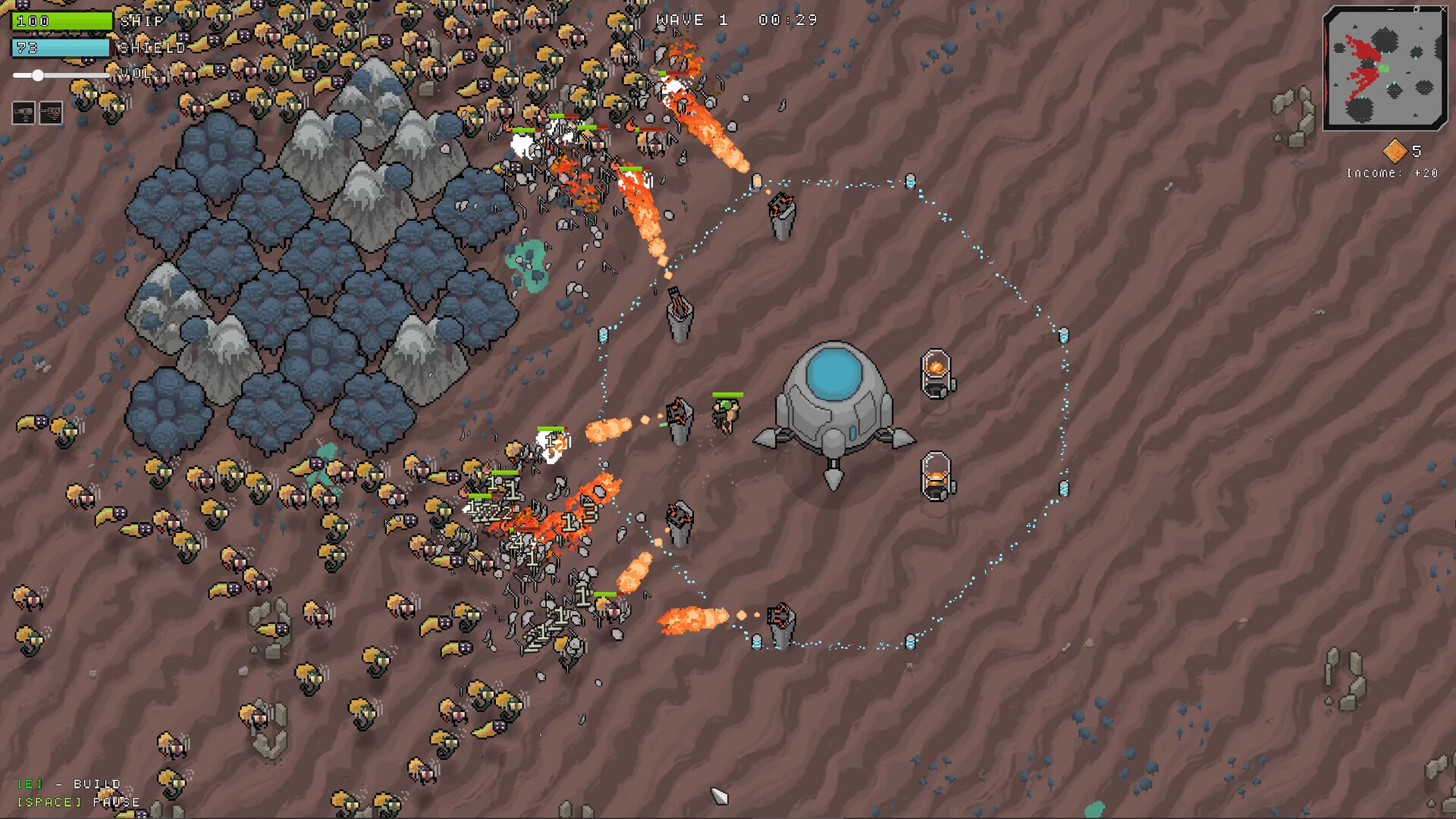Click the [E] - BUILD prompt text
The width and height of the screenshot is (1456, 819).
[x=67, y=783]
